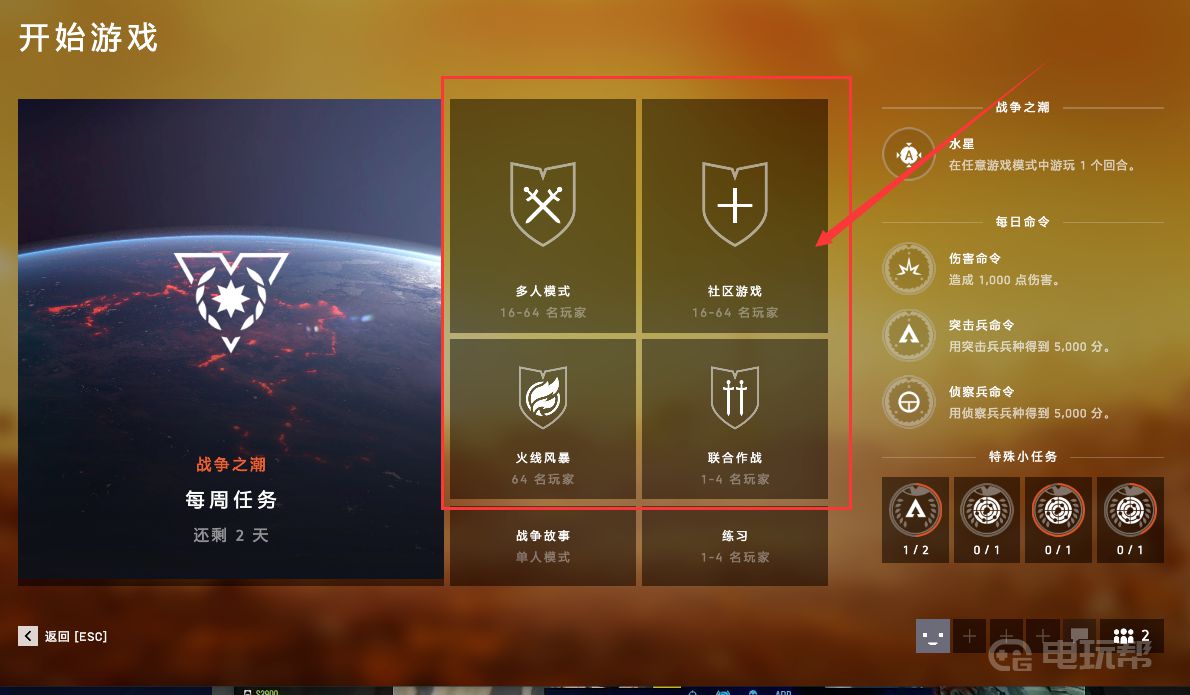This screenshot has height=695, width=1190.
Task: Open the friends list showing 2
Action: coord(1131,636)
